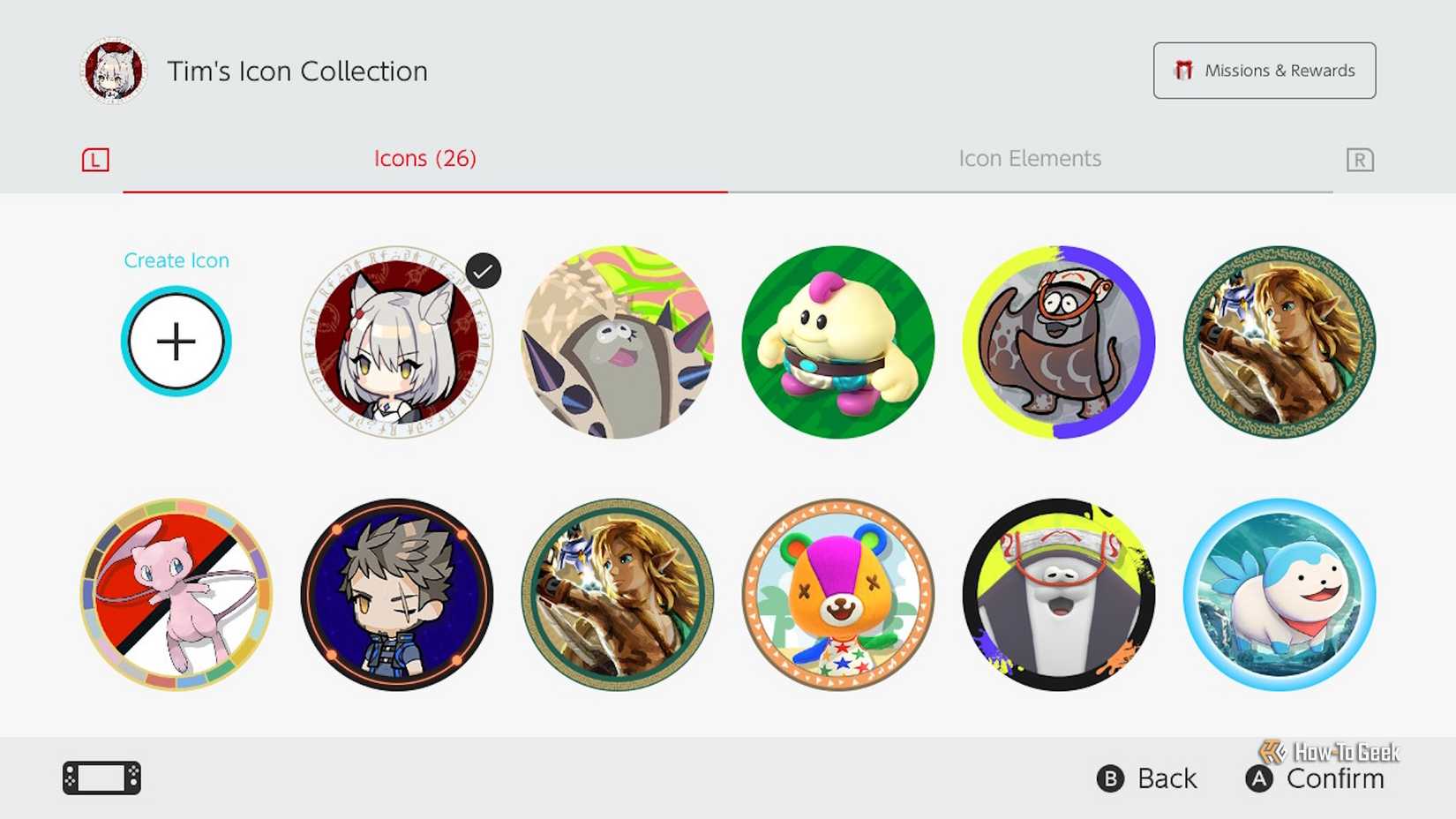Open the Create Icon plus button
Viewport: 1456px width, 819px height.
pyautogui.click(x=176, y=342)
